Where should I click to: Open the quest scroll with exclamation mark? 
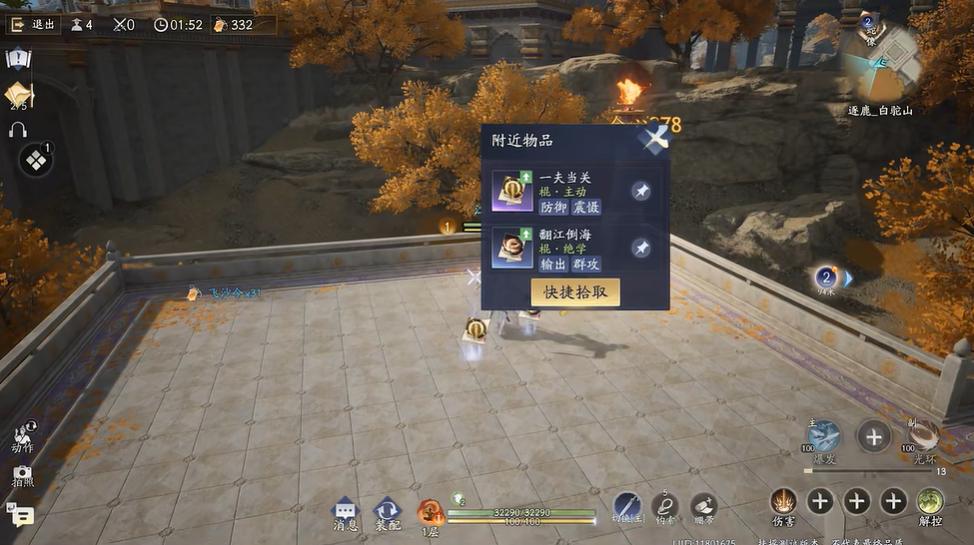click(18, 58)
